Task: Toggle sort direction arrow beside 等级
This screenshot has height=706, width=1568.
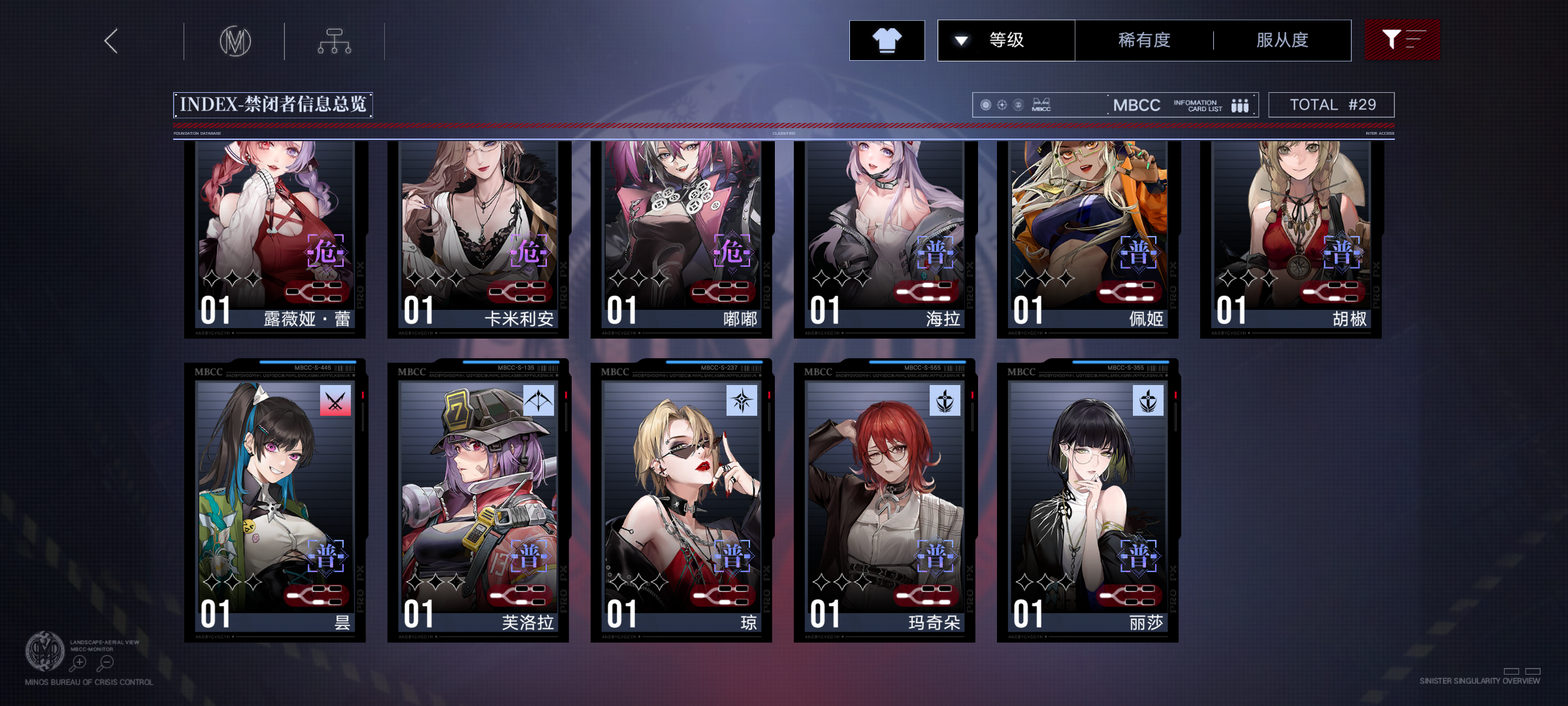Action: pyautogui.click(x=960, y=40)
